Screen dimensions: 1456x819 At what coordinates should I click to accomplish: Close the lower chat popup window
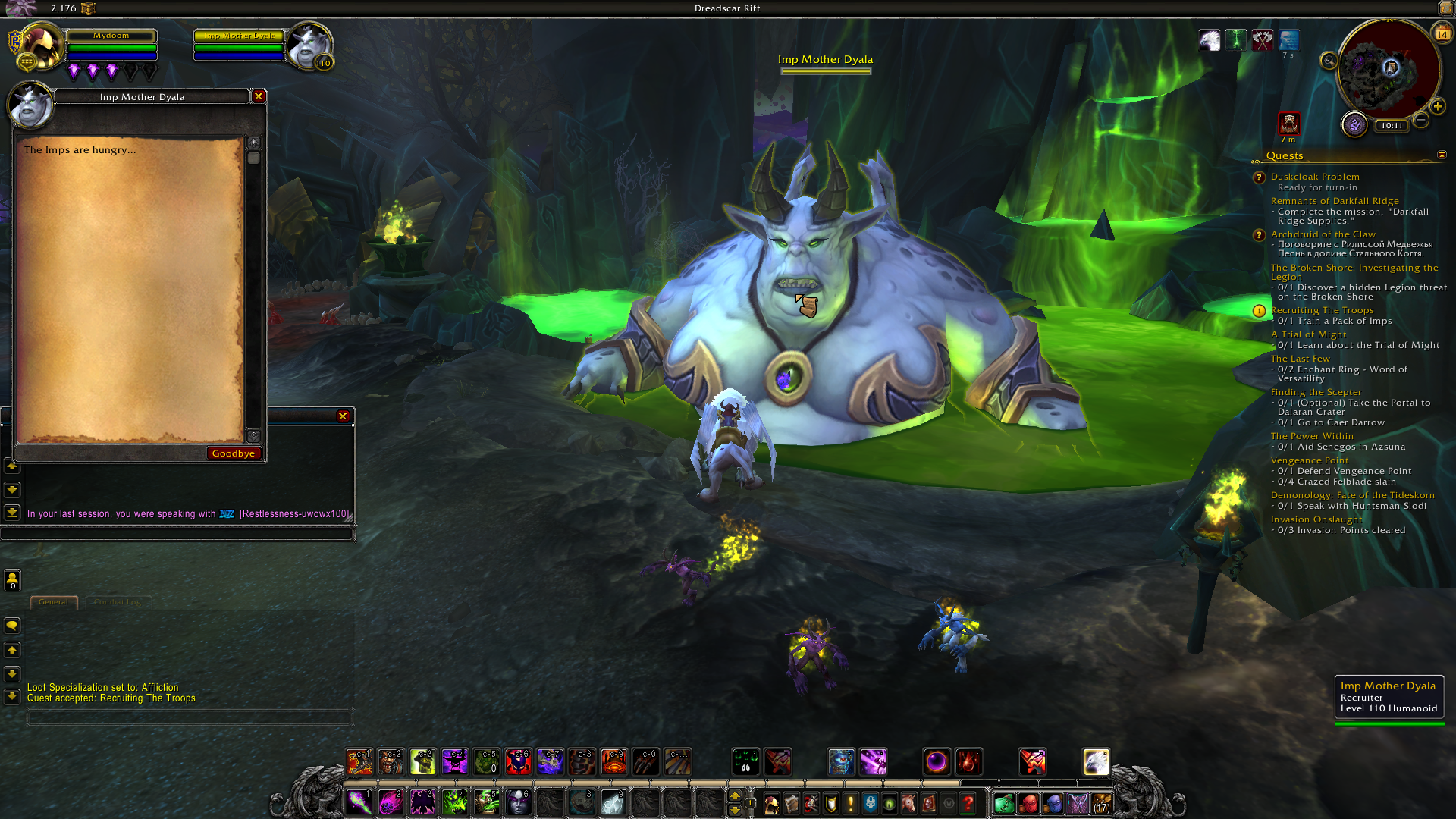coord(343,416)
